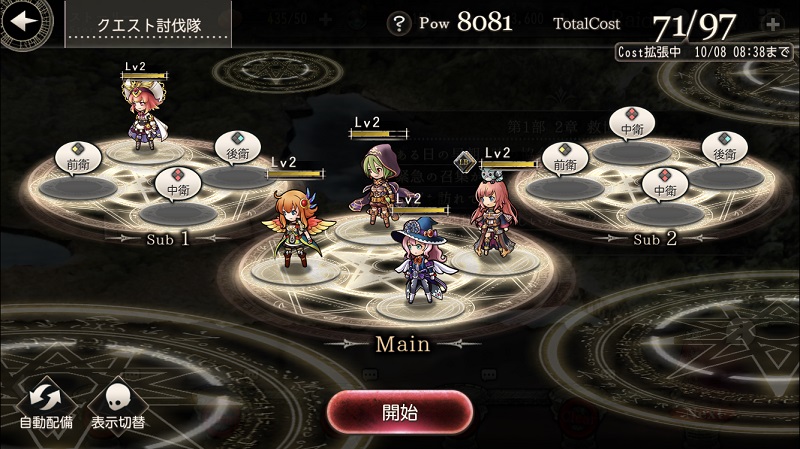Select the 後衛 slot in Sub 2
This screenshot has height=449, width=800.
pos(724,174)
